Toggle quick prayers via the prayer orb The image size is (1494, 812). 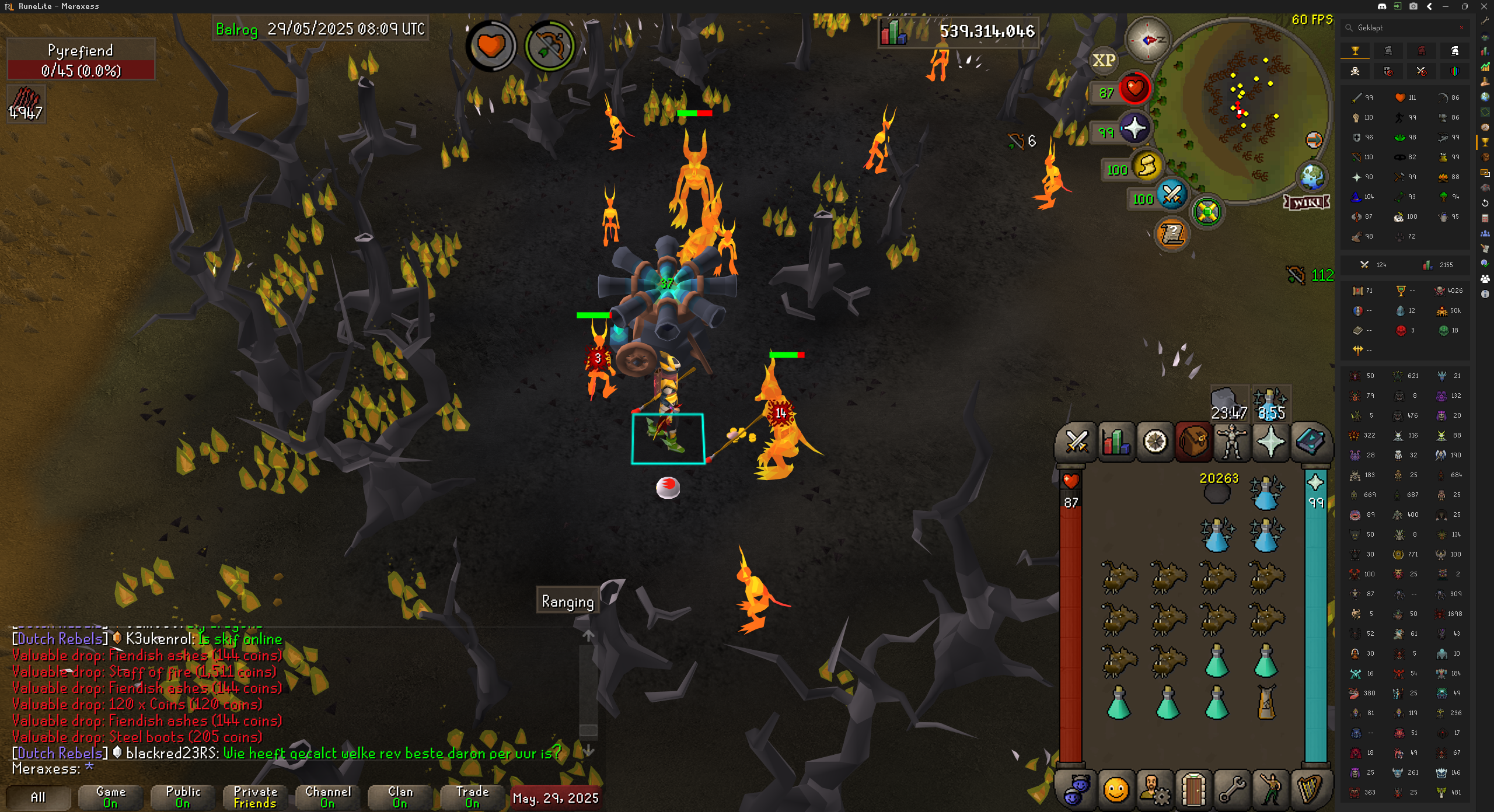pyautogui.click(x=1134, y=129)
